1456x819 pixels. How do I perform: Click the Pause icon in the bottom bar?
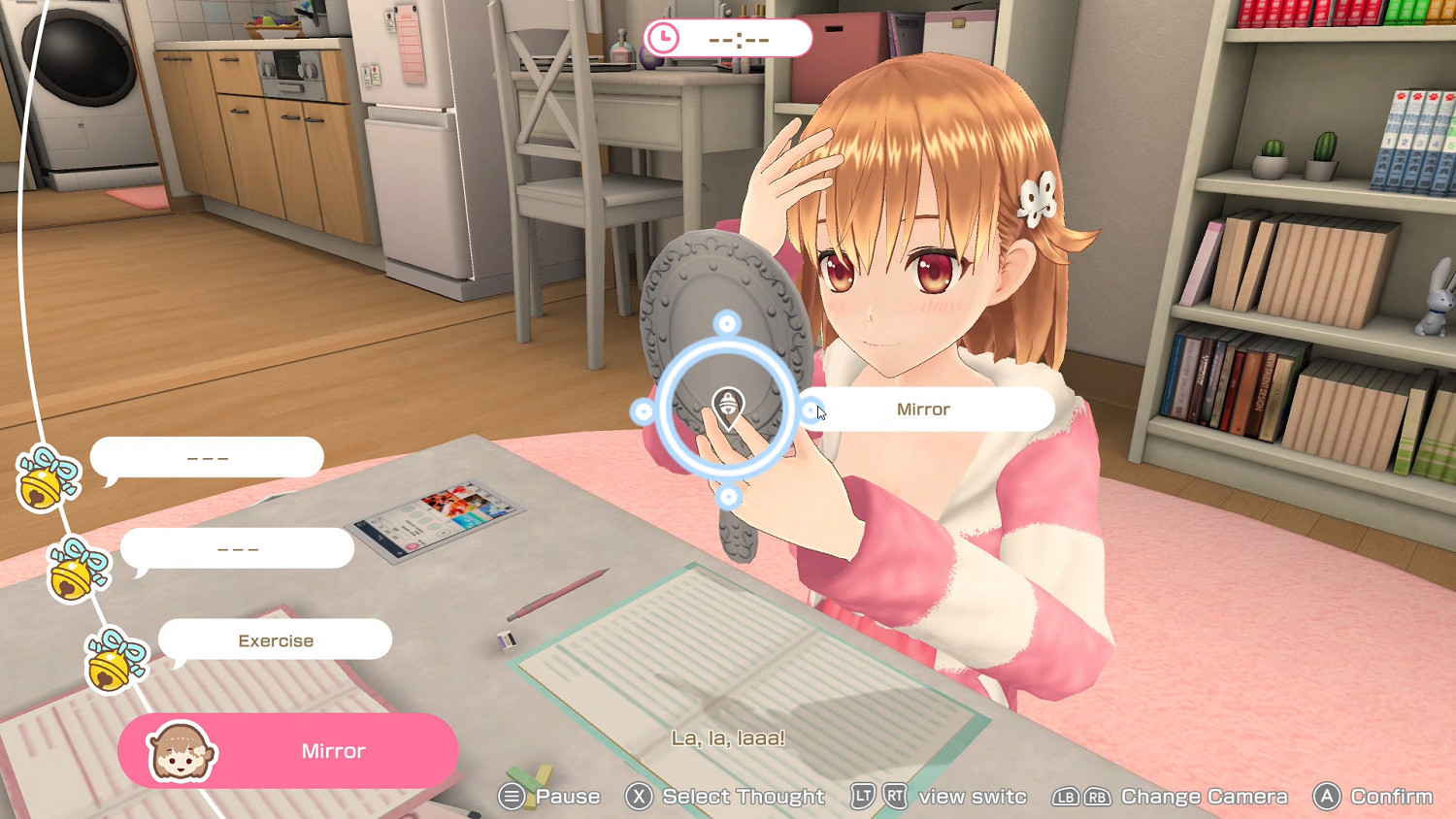coord(513,796)
